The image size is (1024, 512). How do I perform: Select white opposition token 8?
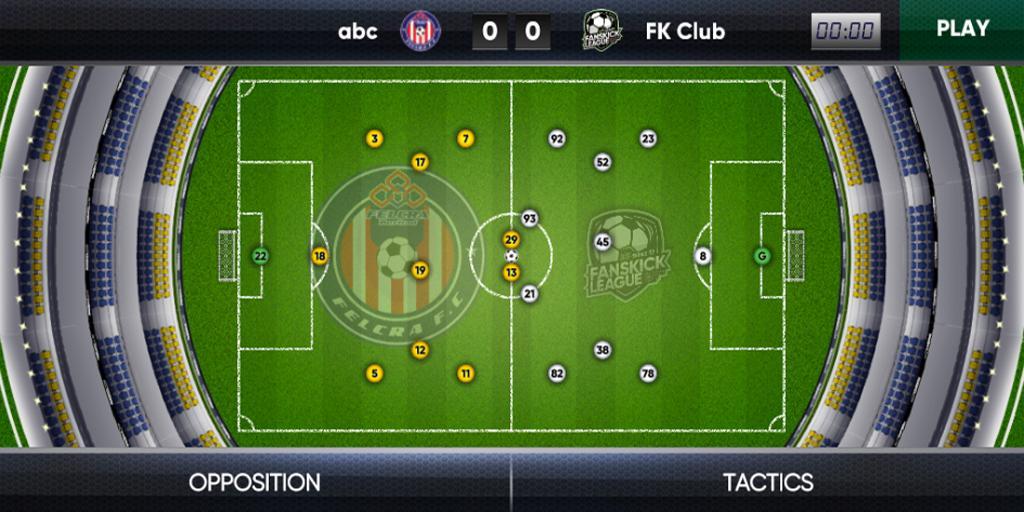(x=703, y=256)
